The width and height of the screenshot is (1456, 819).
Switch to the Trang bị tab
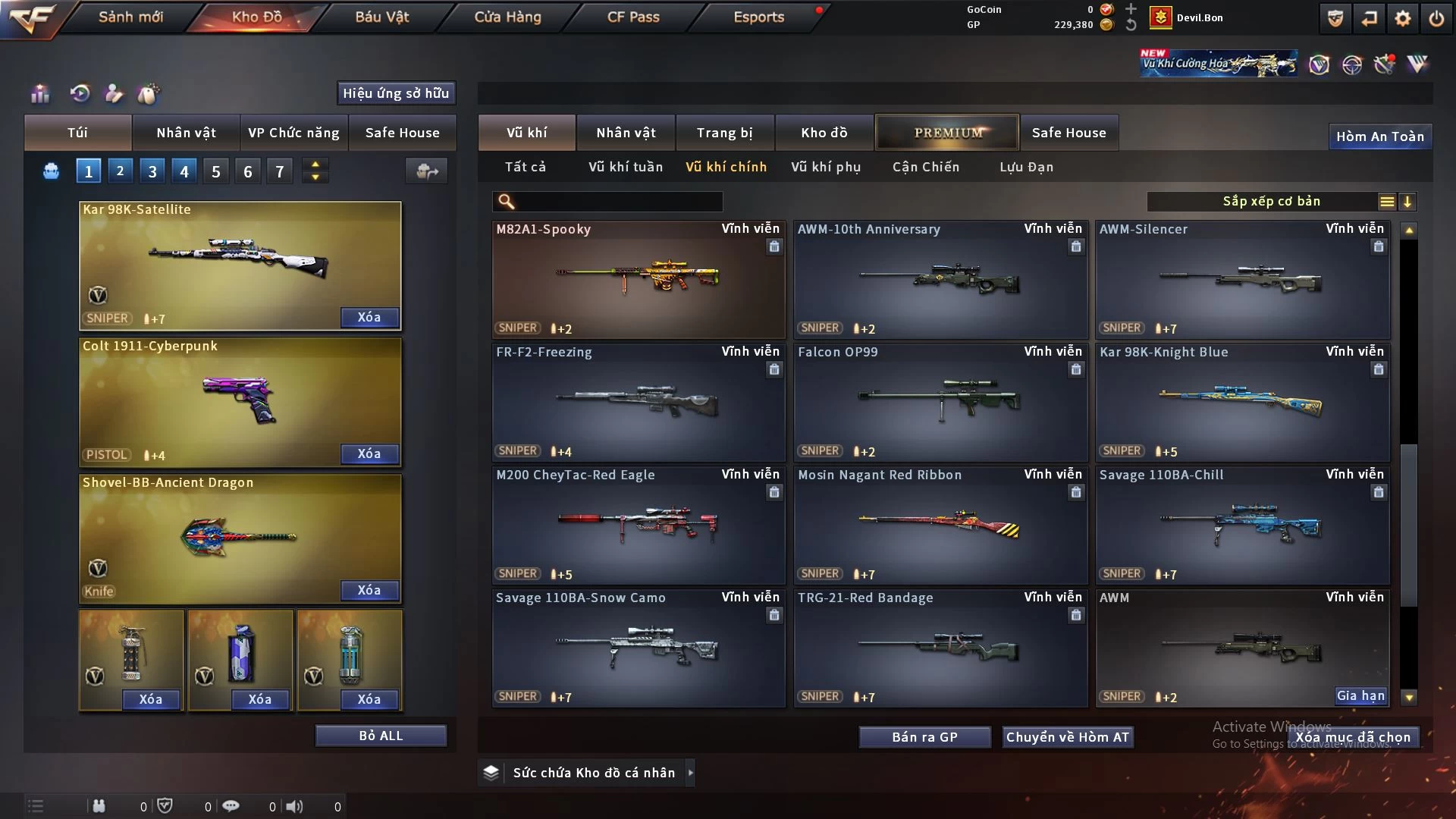724,133
